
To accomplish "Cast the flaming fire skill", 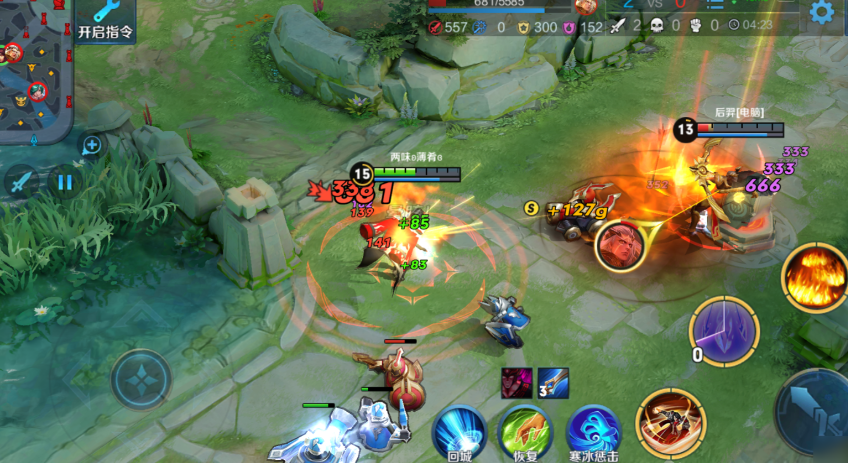I will (x=814, y=276).
